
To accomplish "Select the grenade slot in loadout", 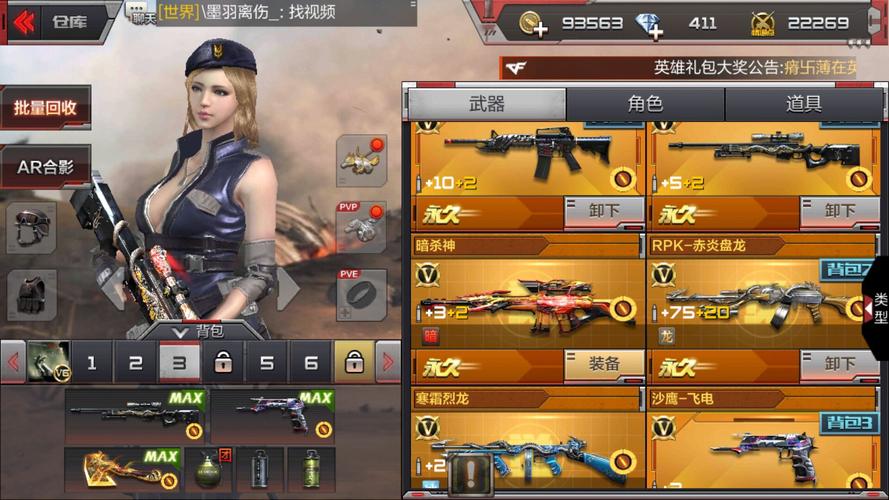I will [208, 469].
